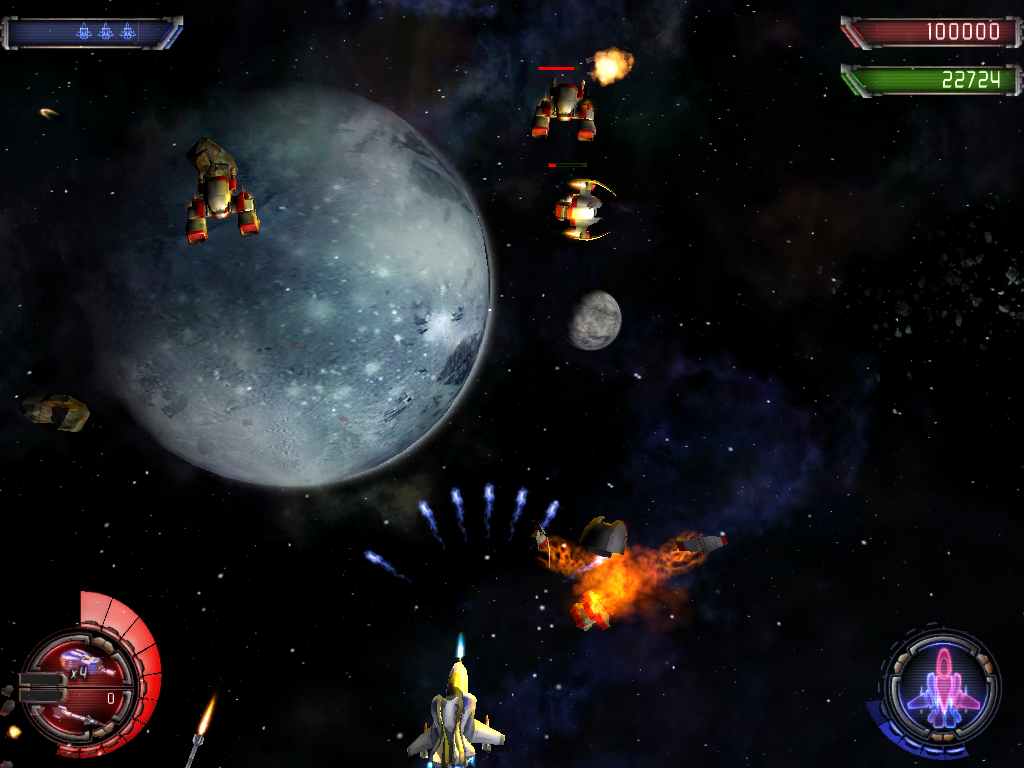Click the blue ship lives indicator
This screenshot has width=1024, height=768.
(x=105, y=32)
